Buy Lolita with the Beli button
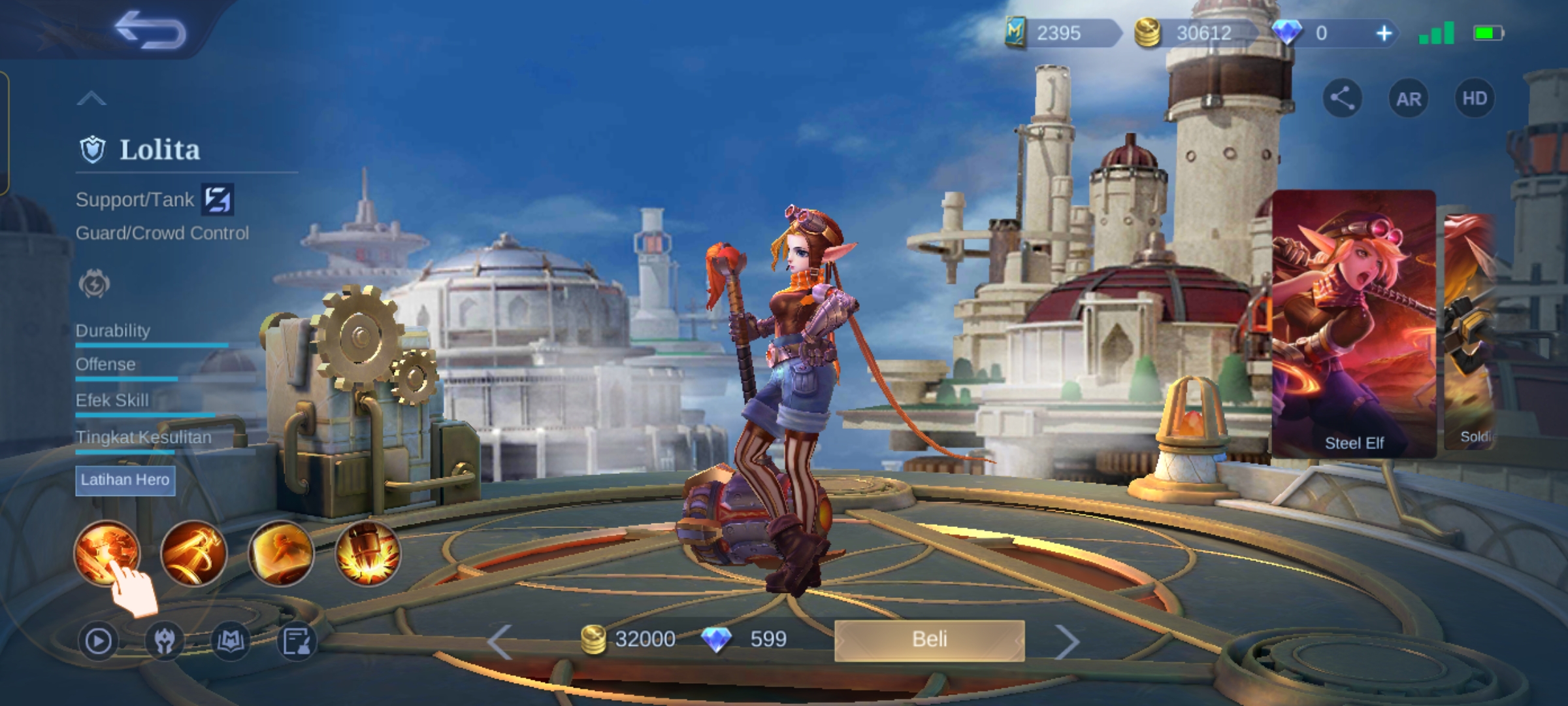This screenshot has height=706, width=1568. click(x=929, y=639)
